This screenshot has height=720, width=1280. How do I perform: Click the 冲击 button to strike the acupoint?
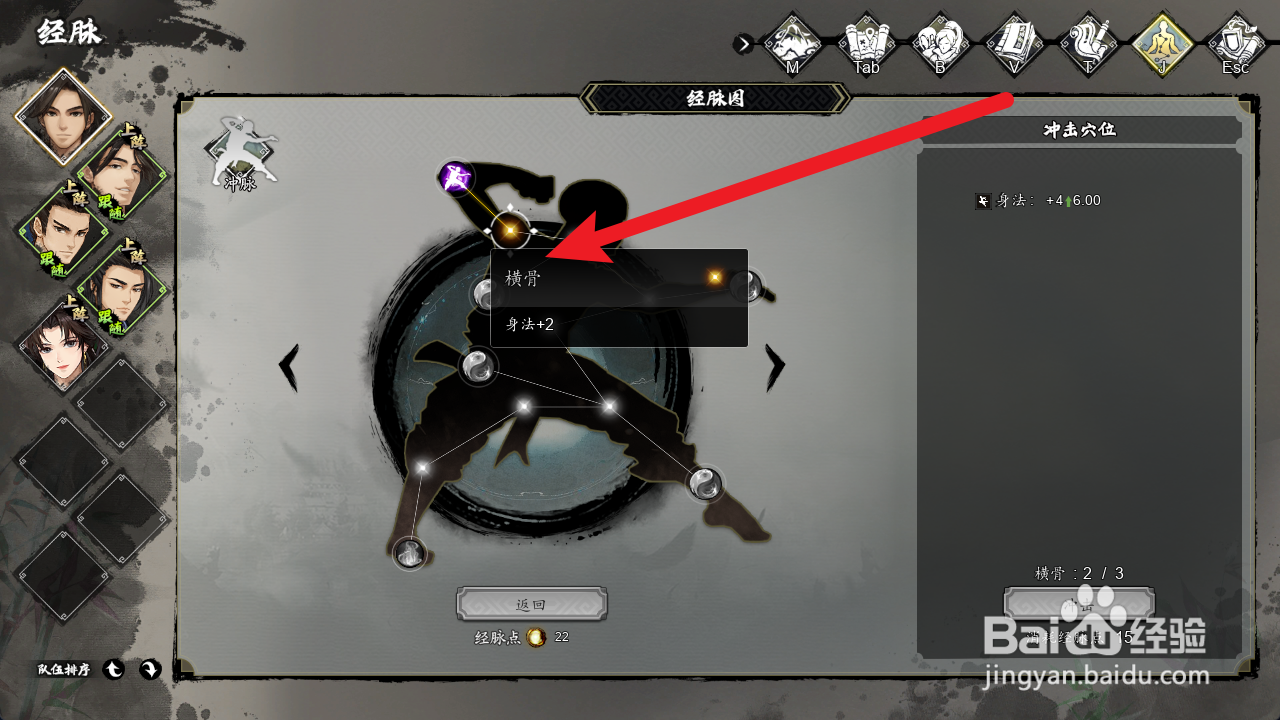1079,603
